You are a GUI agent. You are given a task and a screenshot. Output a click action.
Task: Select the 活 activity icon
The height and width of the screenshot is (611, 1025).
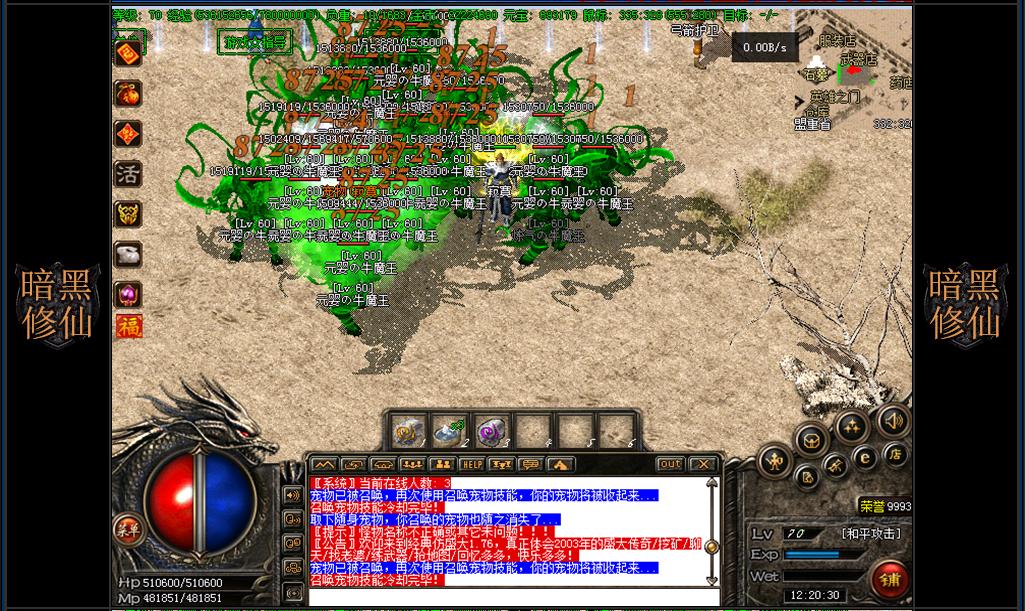click(x=128, y=174)
